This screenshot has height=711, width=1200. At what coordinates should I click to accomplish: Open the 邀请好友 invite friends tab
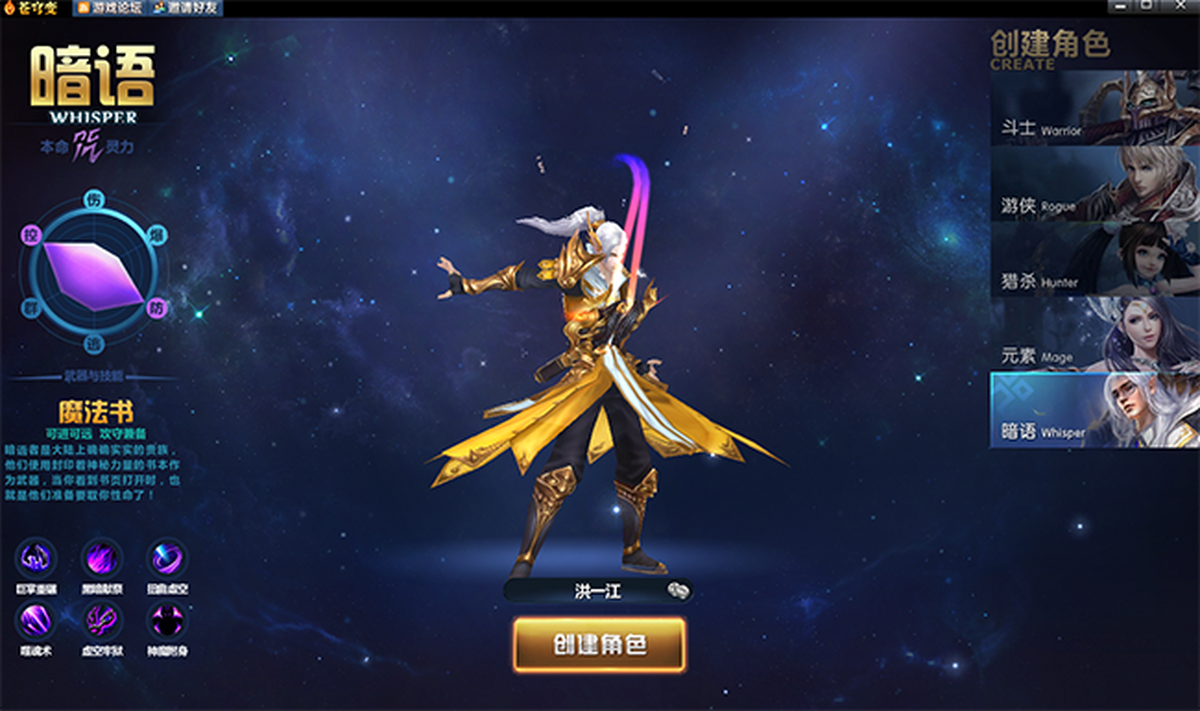(x=187, y=8)
